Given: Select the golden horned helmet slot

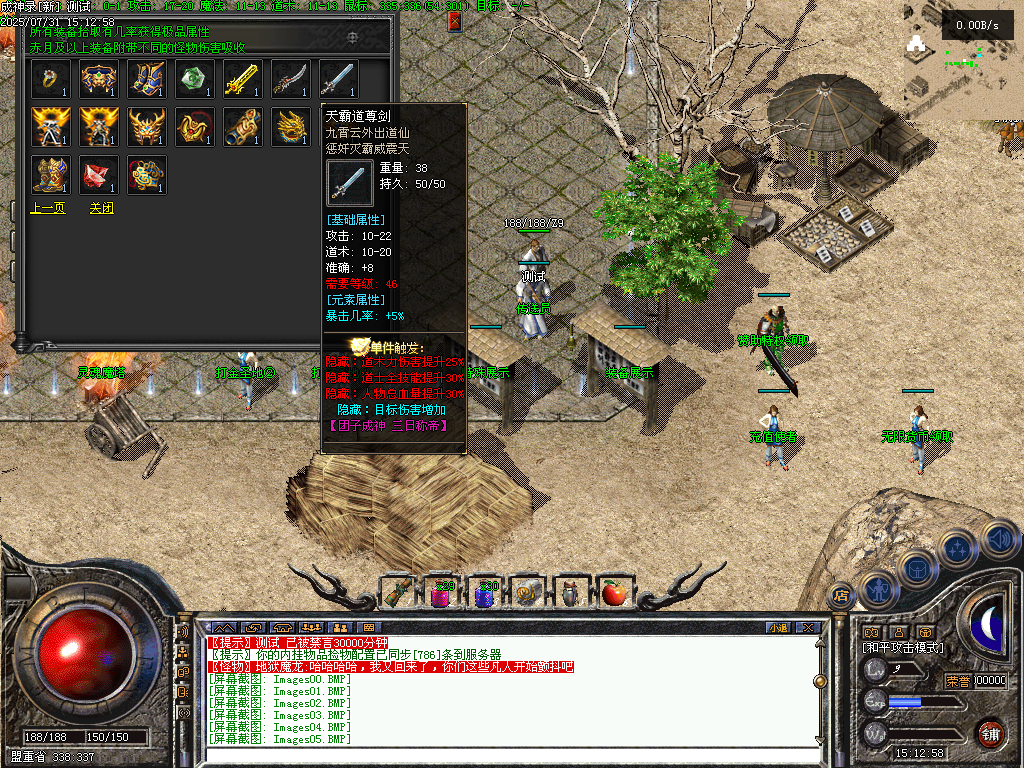Looking at the screenshot, I should (x=146, y=127).
